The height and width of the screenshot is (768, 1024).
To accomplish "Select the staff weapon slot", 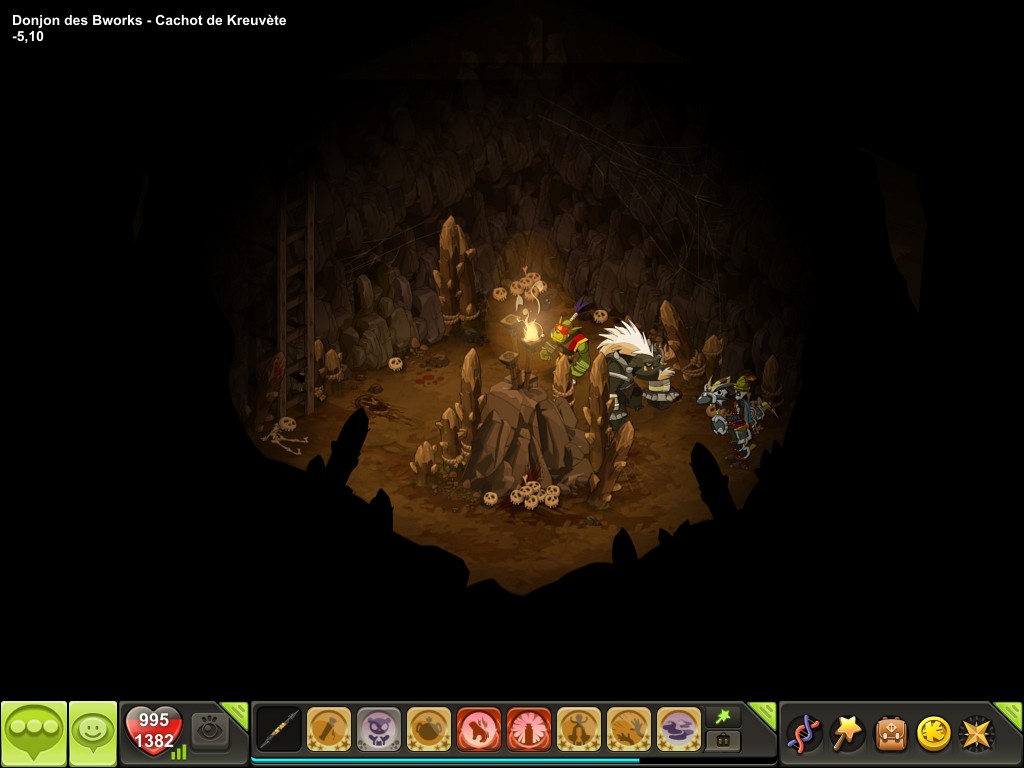I will point(279,729).
